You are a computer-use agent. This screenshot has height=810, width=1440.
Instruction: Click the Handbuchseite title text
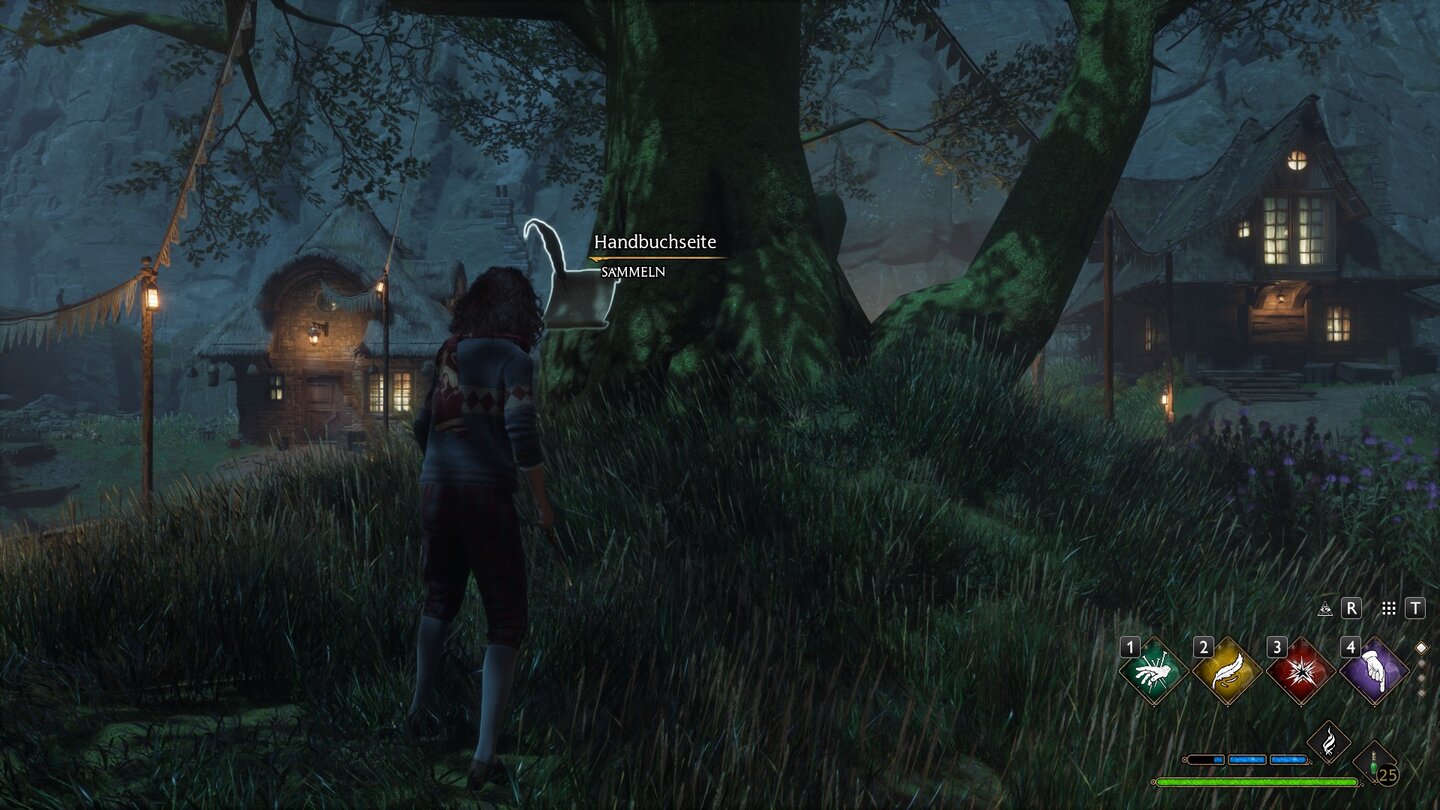655,242
